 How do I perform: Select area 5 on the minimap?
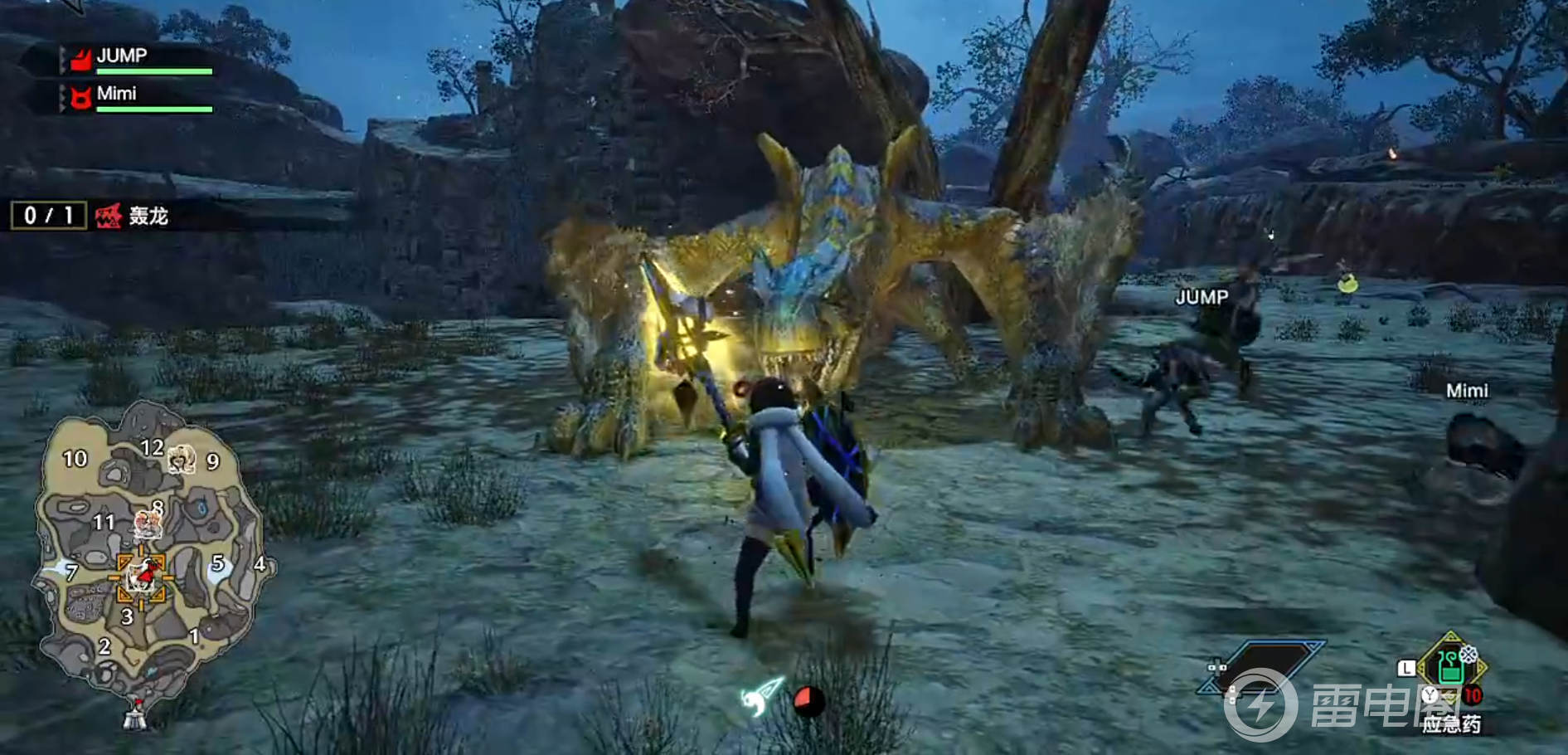click(218, 563)
